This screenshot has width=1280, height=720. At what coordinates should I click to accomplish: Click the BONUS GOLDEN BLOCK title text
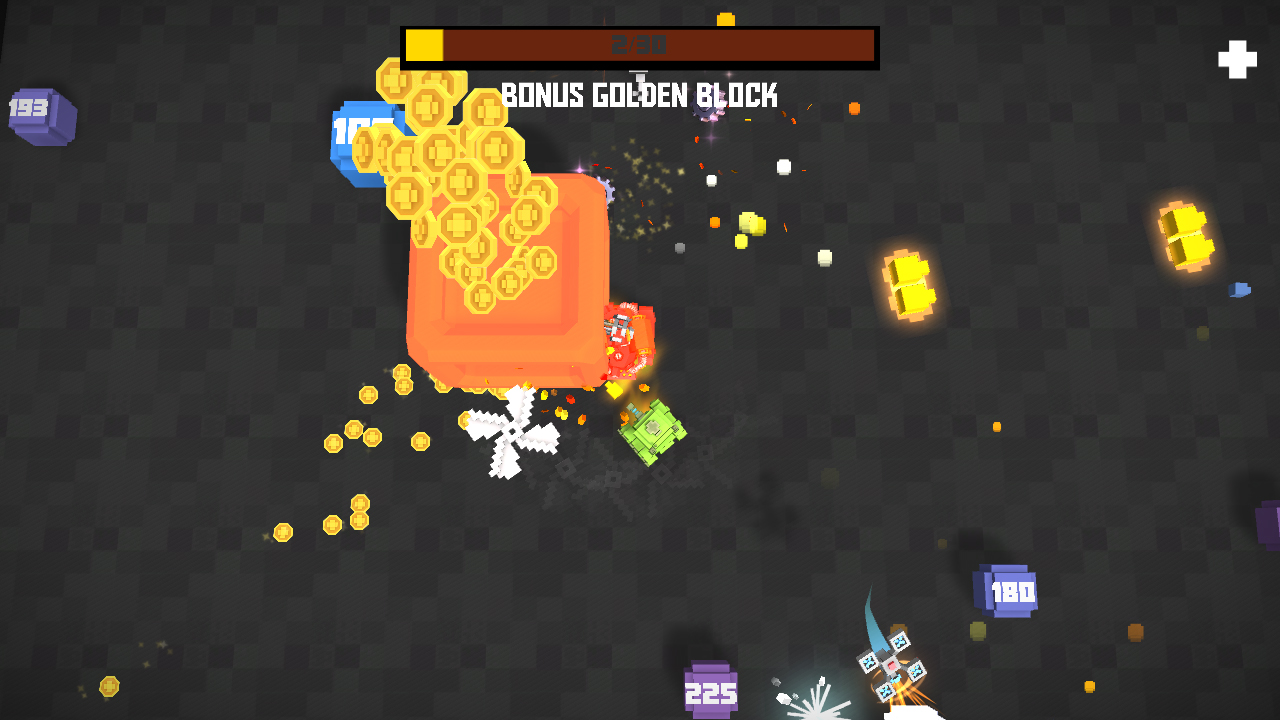[x=638, y=95]
